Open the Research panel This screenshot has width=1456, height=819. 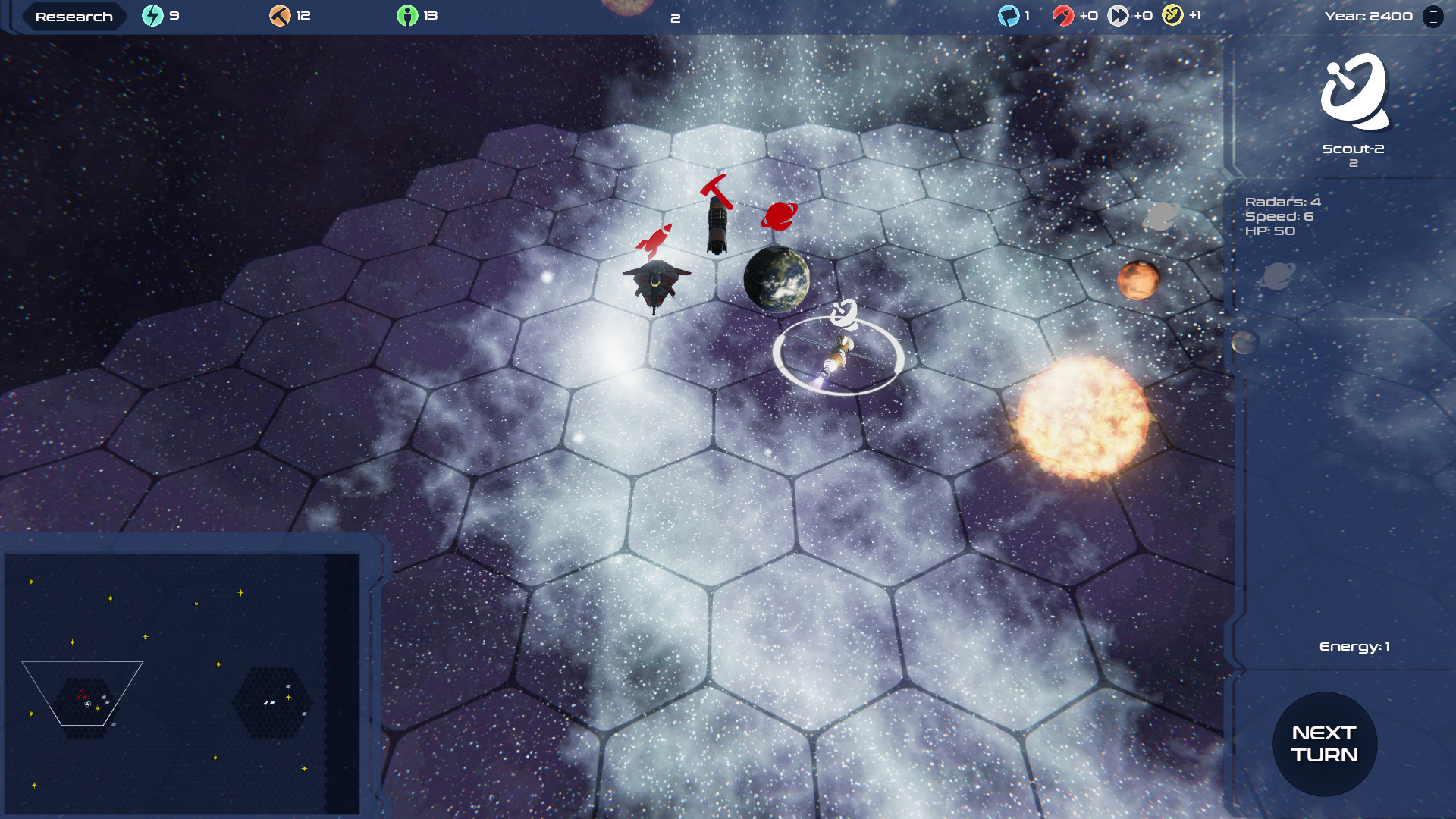(74, 17)
